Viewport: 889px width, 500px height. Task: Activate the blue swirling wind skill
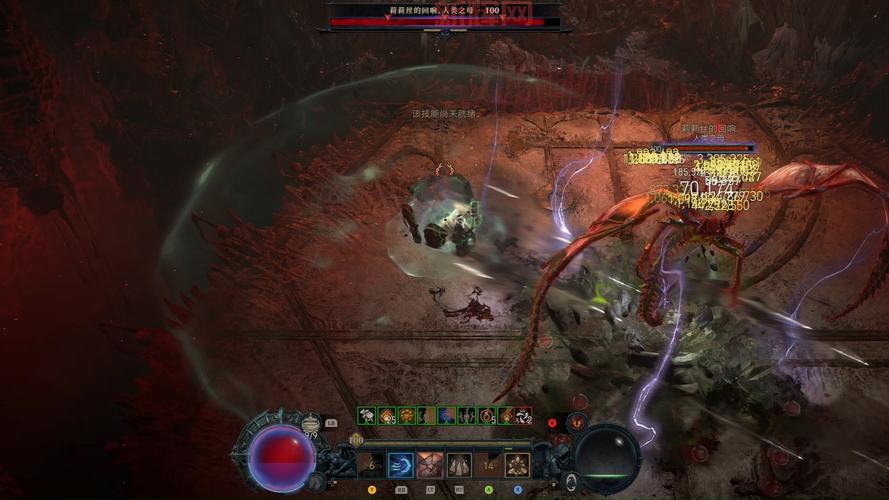click(x=401, y=464)
